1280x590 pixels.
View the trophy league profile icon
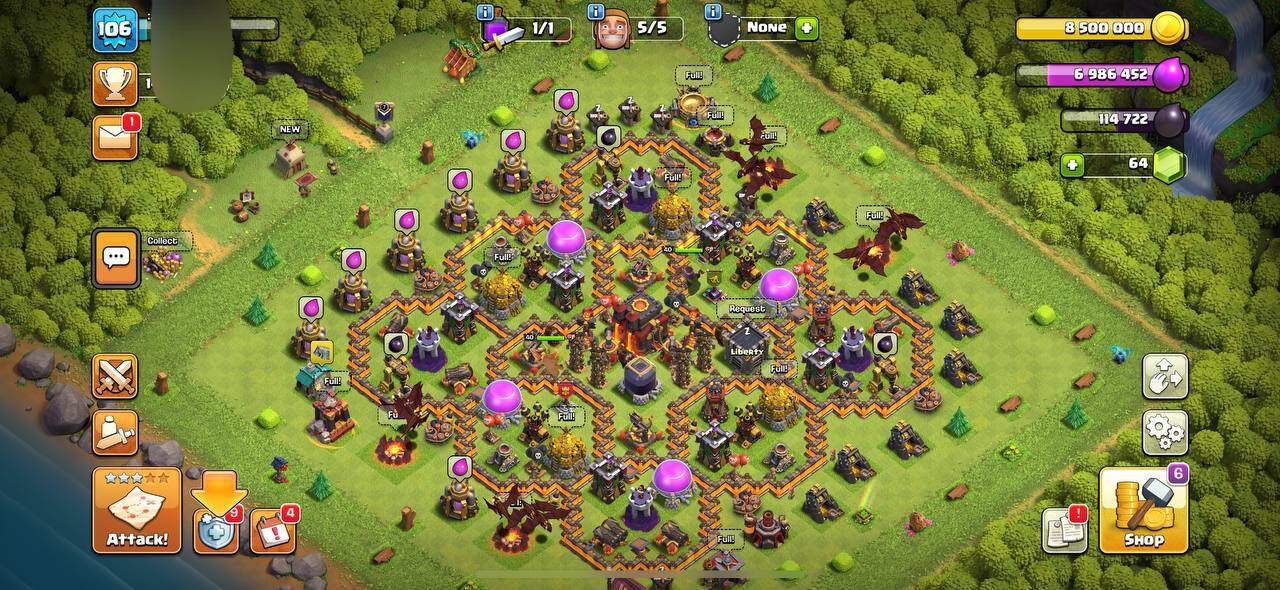pos(115,84)
